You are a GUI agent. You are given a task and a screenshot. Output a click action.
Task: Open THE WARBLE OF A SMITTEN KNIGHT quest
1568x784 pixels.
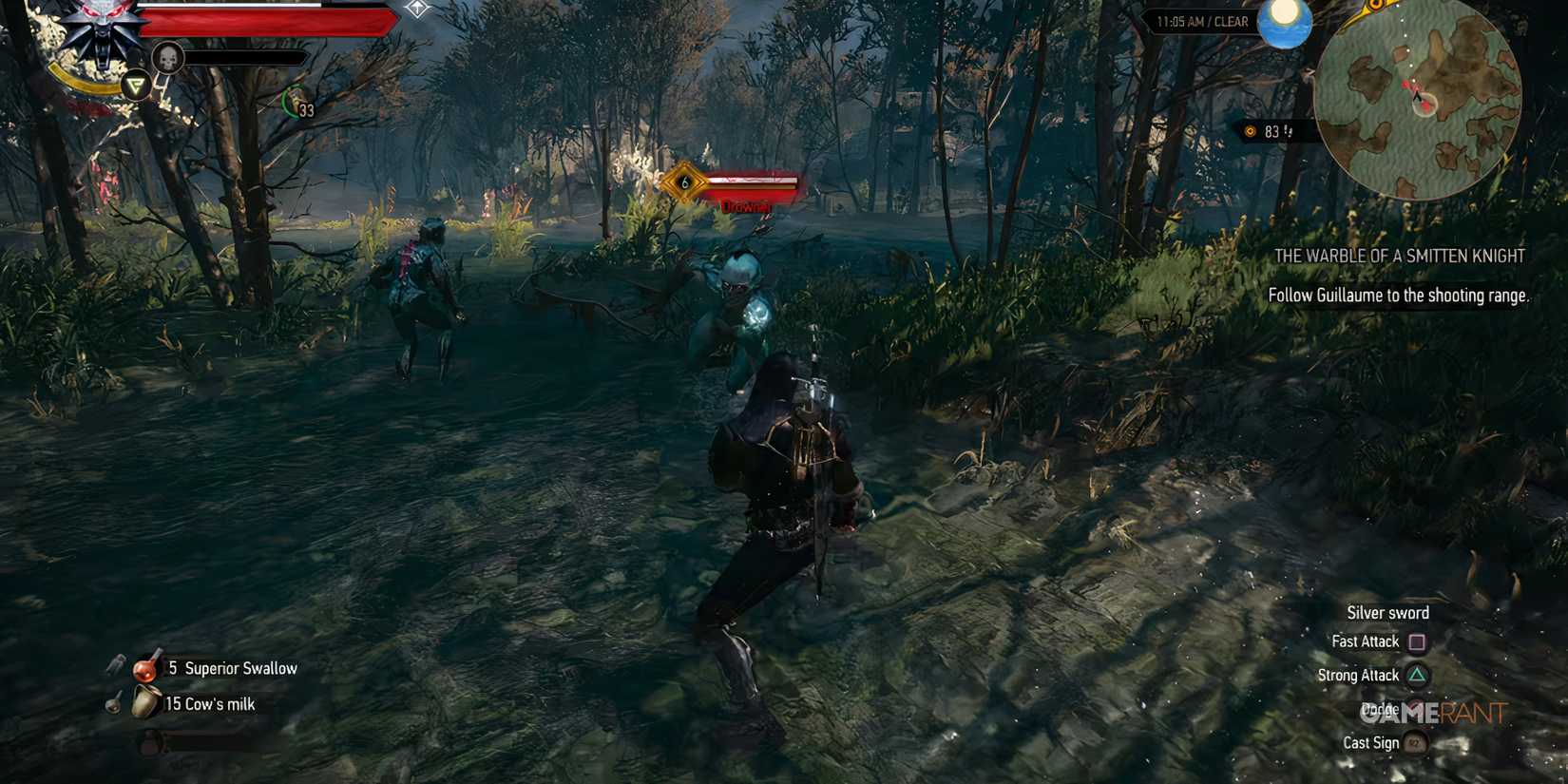[x=1399, y=256]
